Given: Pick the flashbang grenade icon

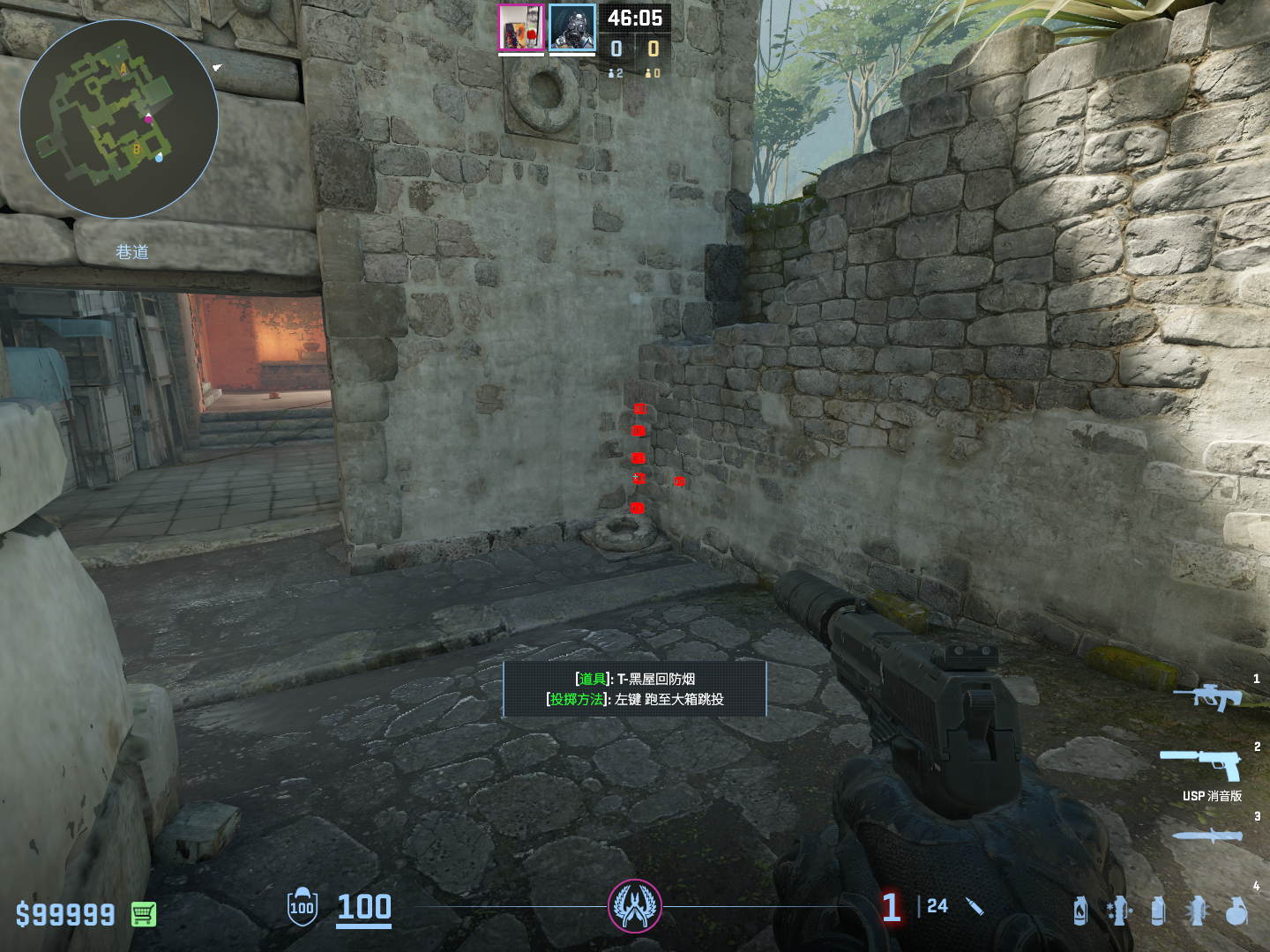Looking at the screenshot, I should point(1197,911).
